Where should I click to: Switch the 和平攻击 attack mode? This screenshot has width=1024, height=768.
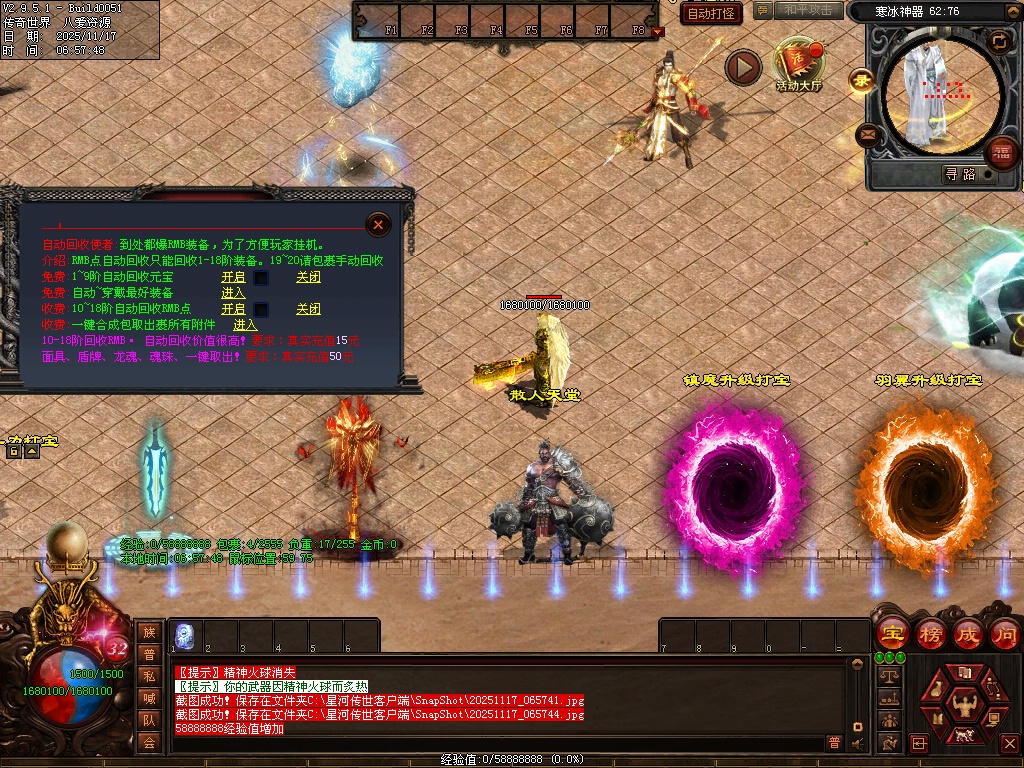click(x=807, y=11)
